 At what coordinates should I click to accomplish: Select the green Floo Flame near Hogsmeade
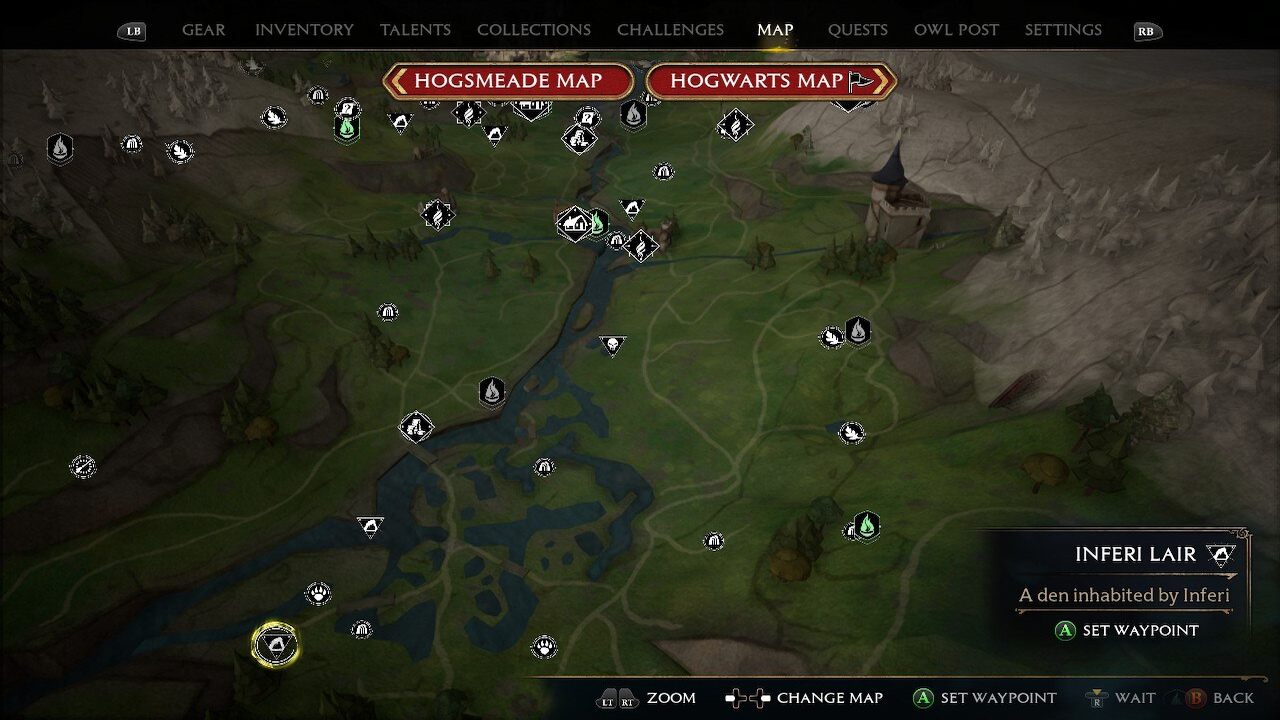click(347, 127)
